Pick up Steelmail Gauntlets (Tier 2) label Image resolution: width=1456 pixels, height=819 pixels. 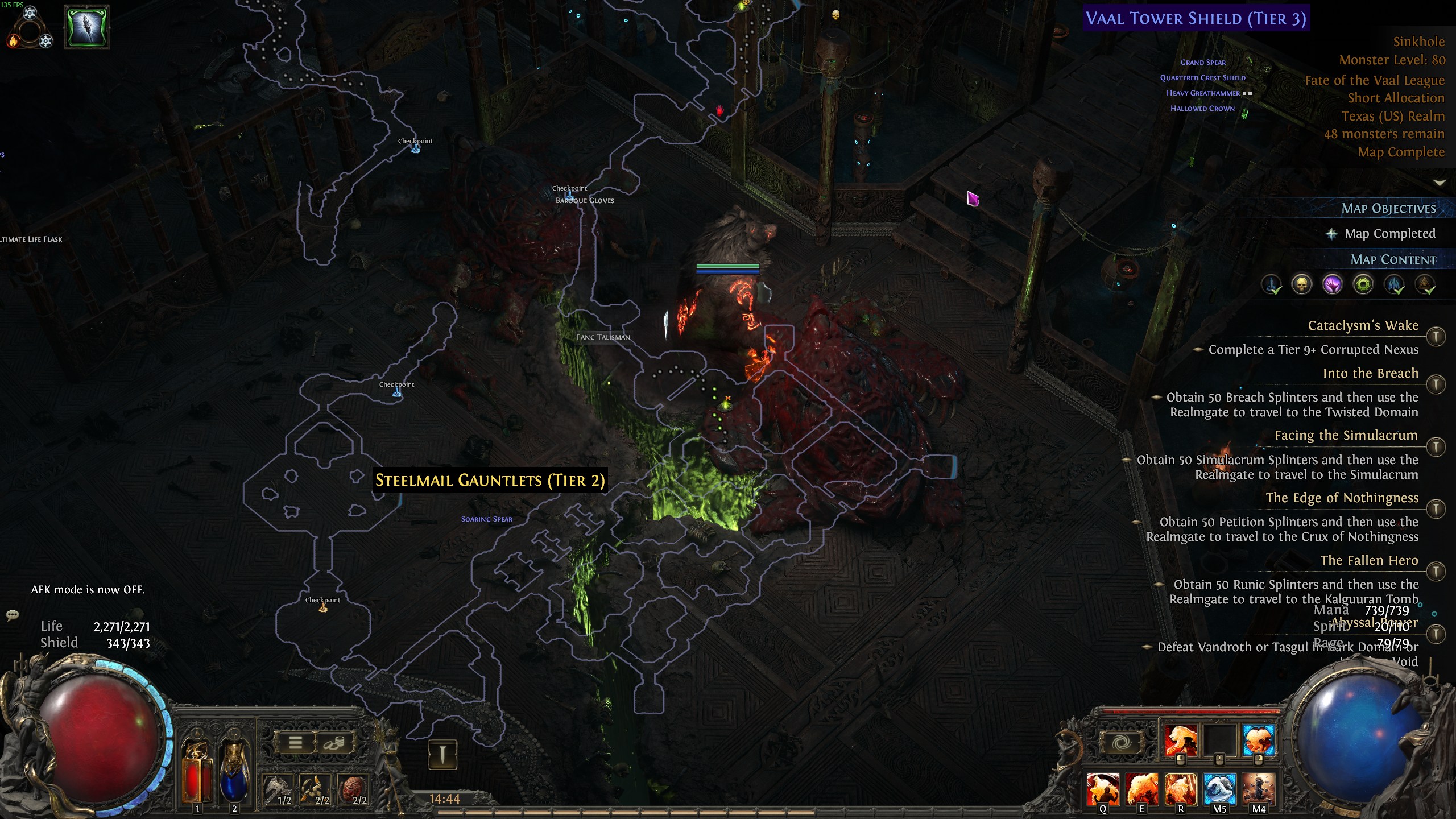pyautogui.click(x=490, y=481)
